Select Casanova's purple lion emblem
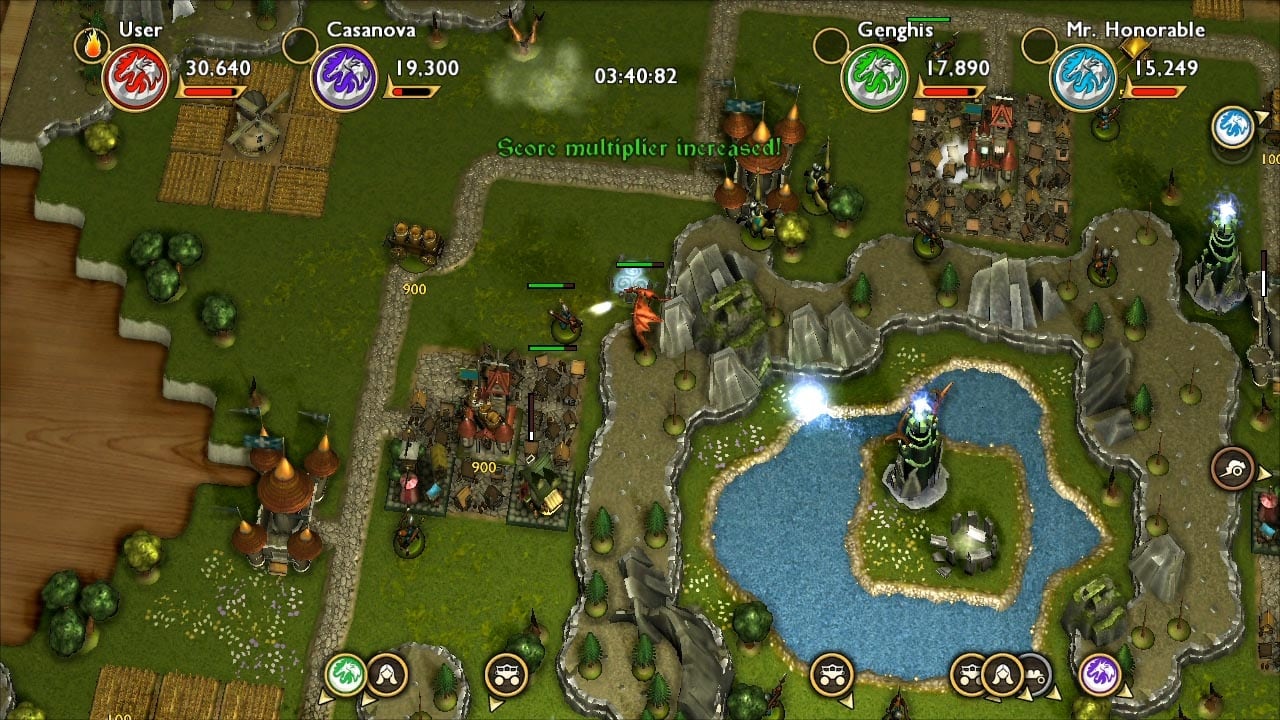 (x=343, y=78)
